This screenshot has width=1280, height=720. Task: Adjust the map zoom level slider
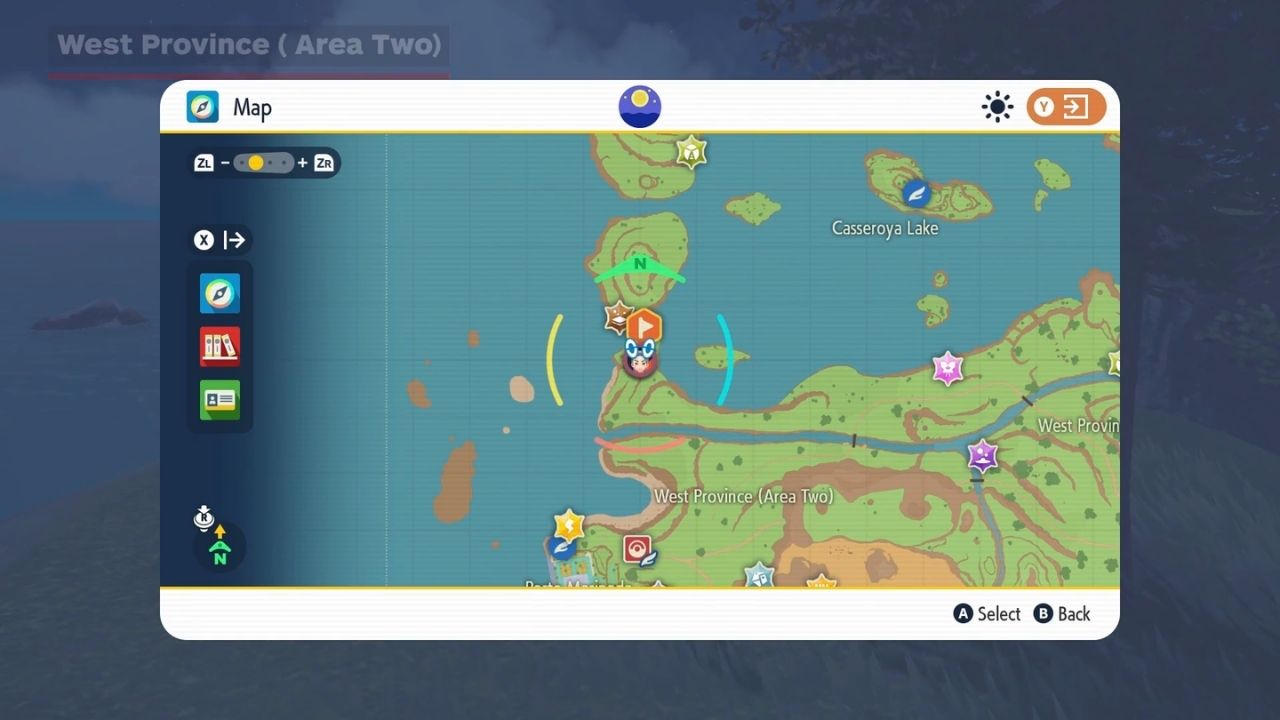(264, 163)
